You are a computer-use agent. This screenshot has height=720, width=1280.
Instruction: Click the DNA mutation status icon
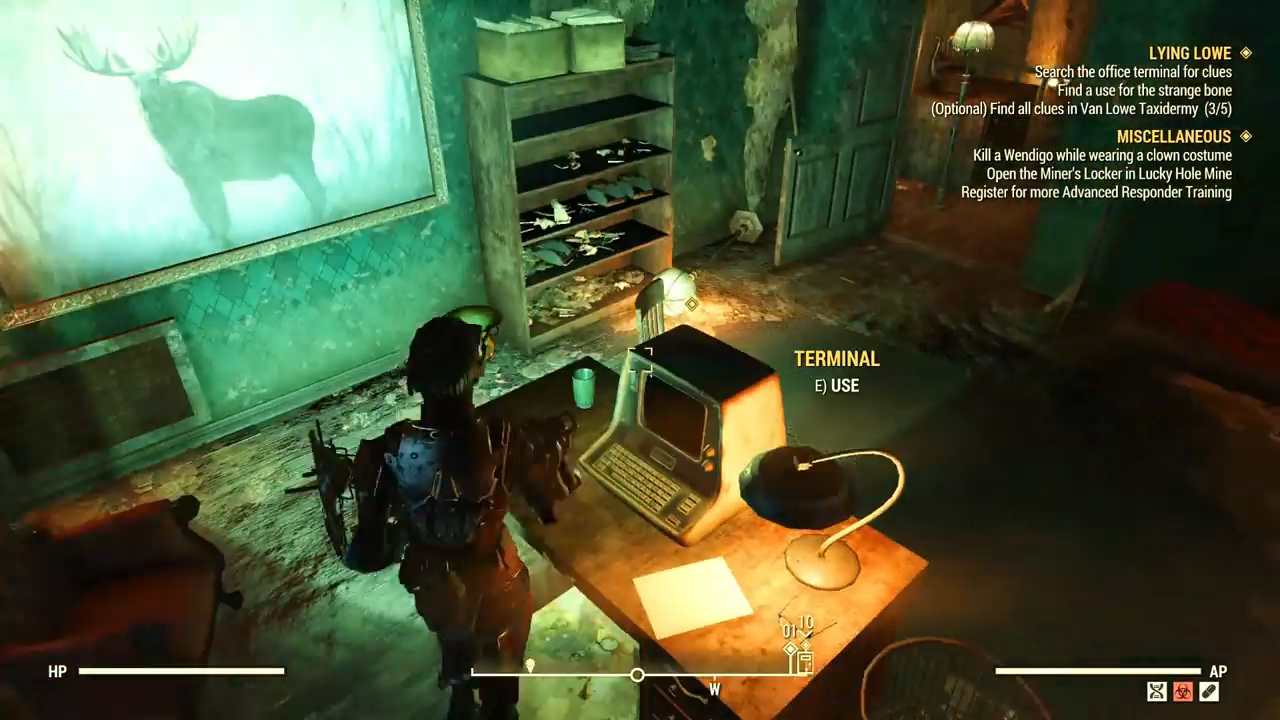coord(1157,691)
